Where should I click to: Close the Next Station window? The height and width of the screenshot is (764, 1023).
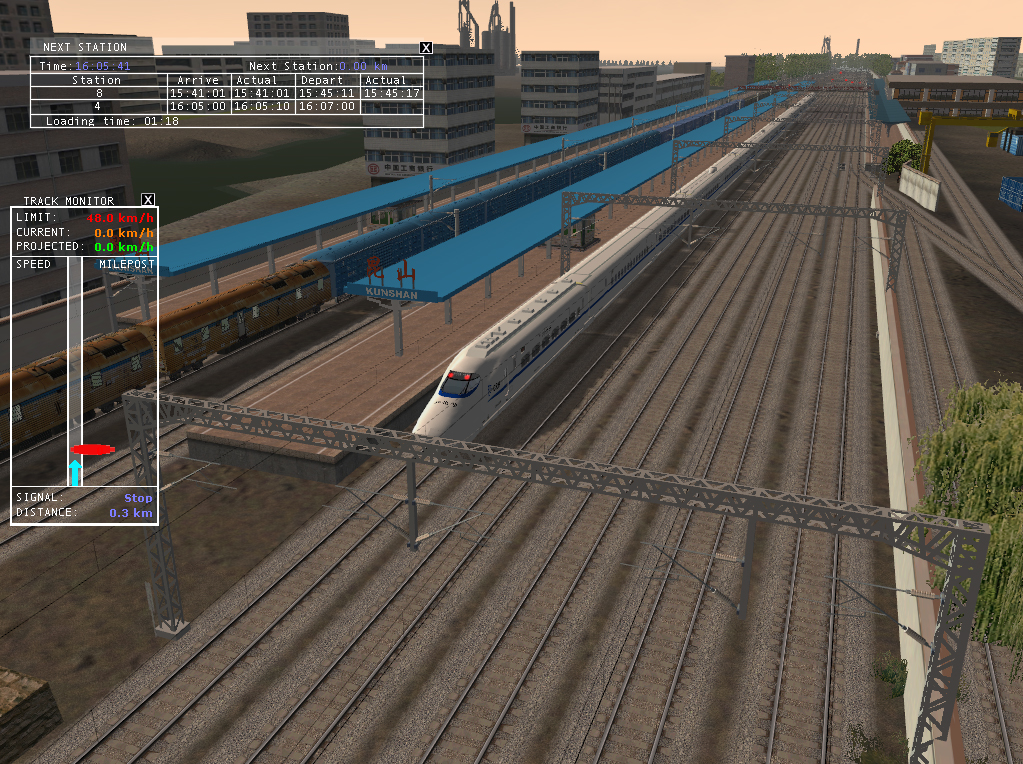426,47
